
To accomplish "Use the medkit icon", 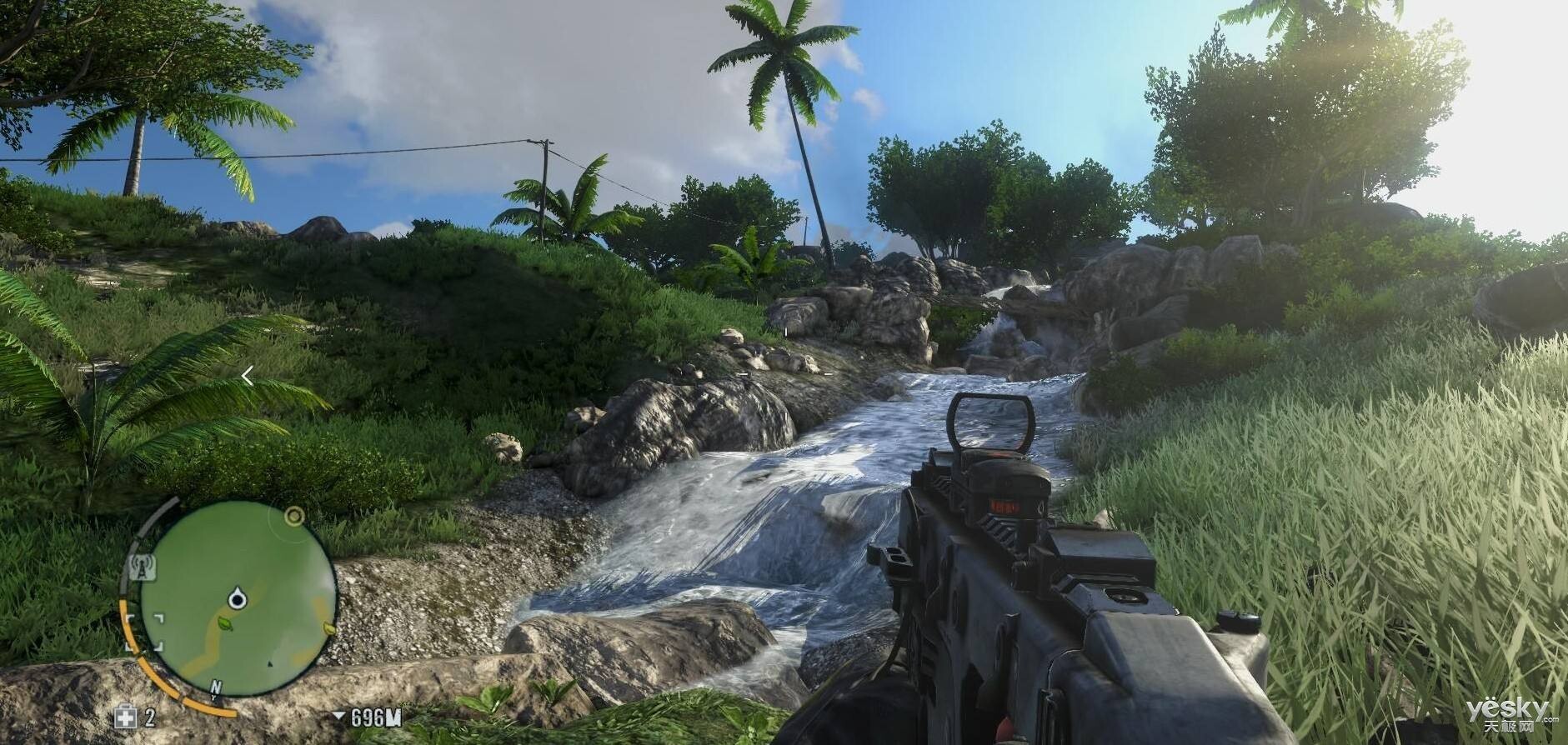I will (127, 717).
